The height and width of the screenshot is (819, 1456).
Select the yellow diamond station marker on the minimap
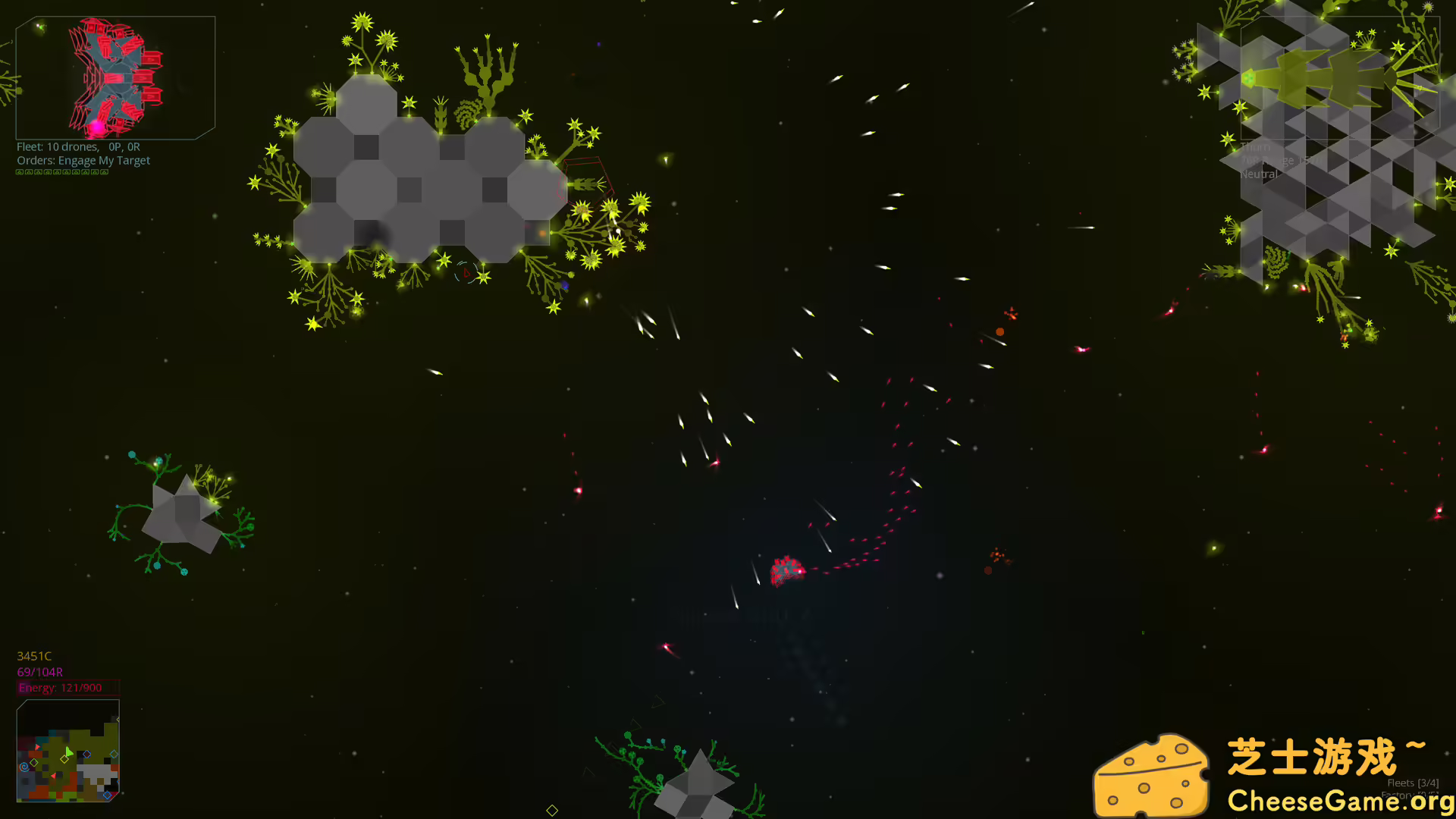coord(64,759)
